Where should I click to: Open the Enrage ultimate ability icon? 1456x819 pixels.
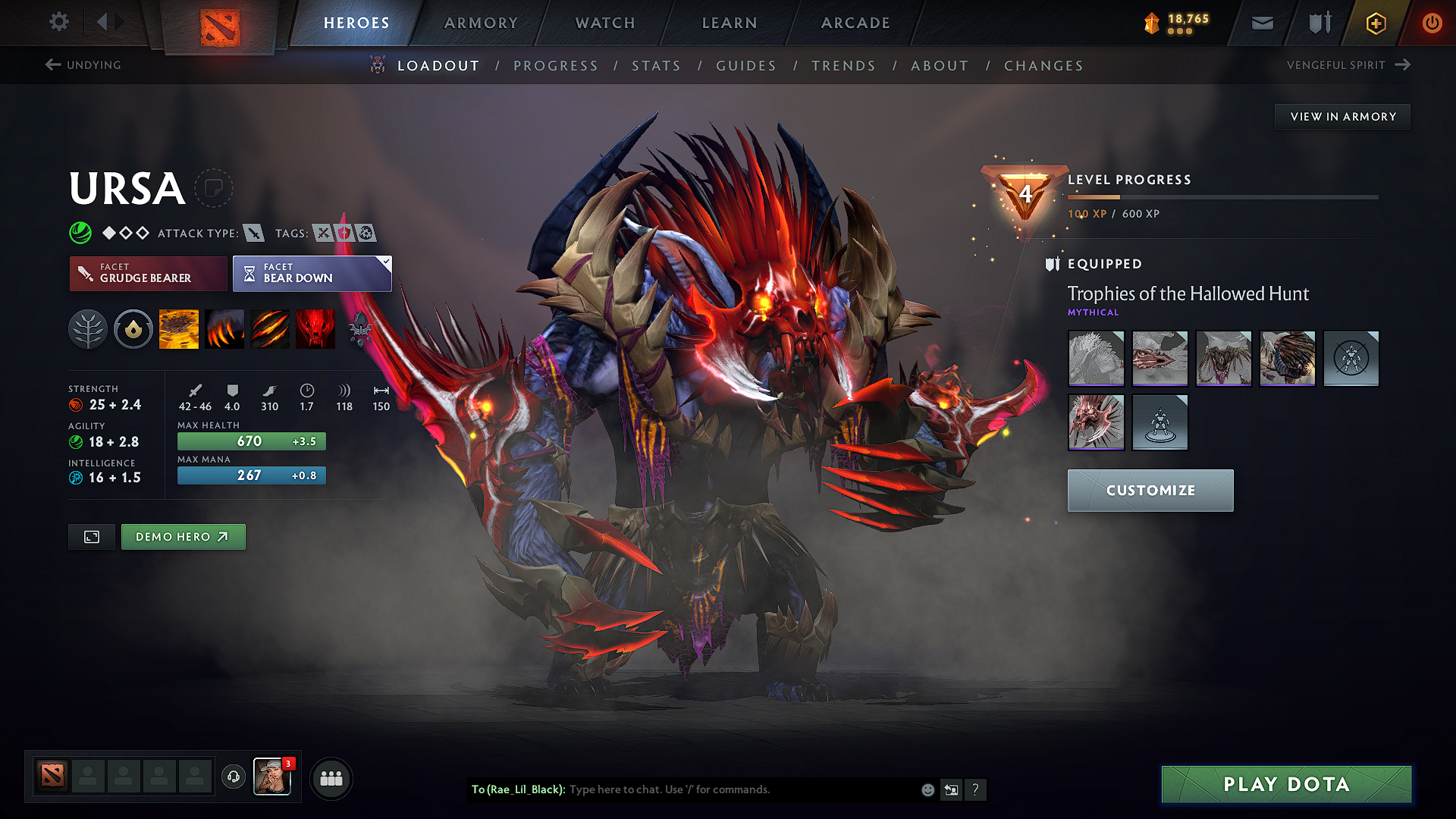[315, 328]
